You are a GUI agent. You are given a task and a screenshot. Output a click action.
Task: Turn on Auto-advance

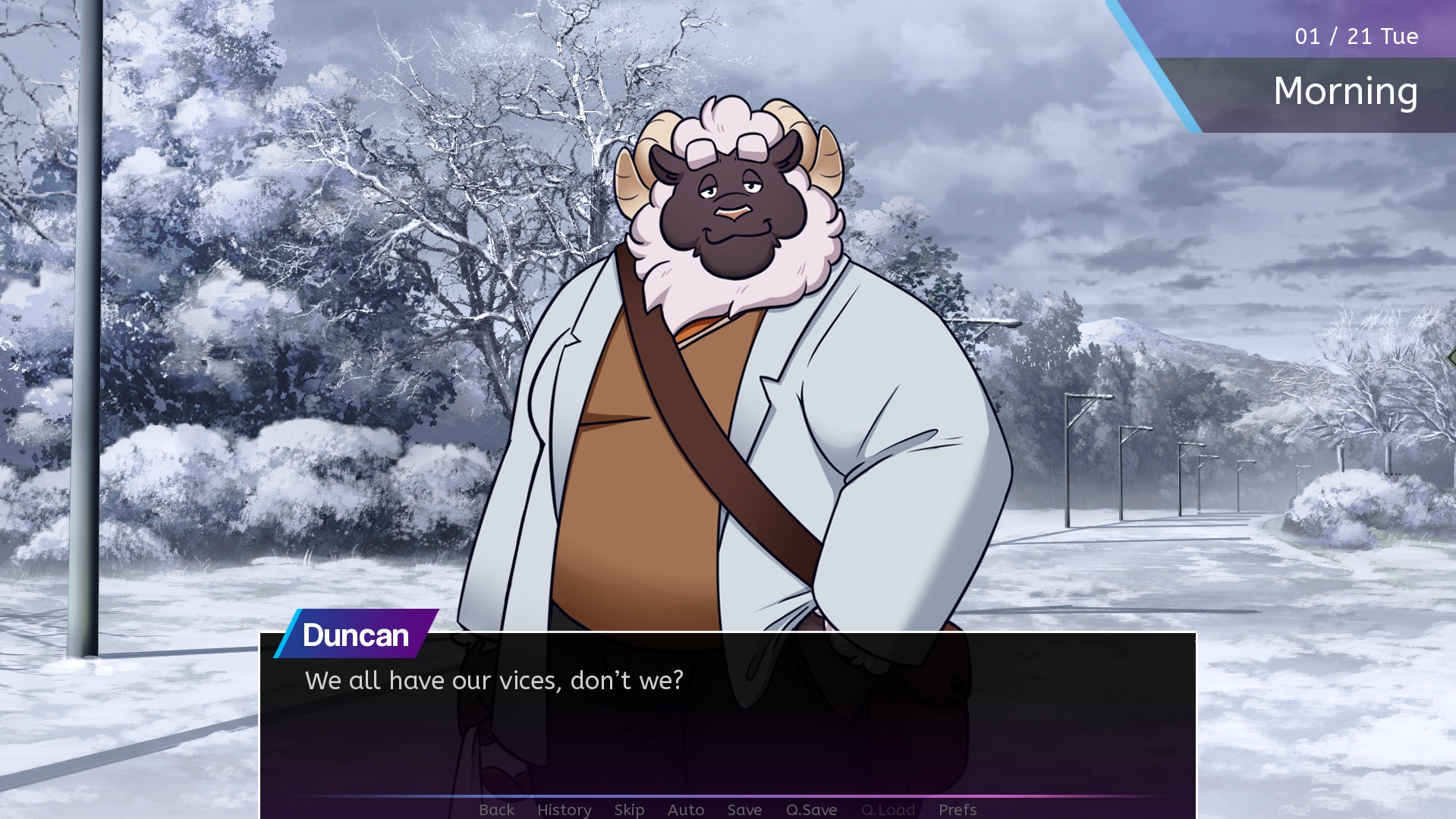(686, 809)
